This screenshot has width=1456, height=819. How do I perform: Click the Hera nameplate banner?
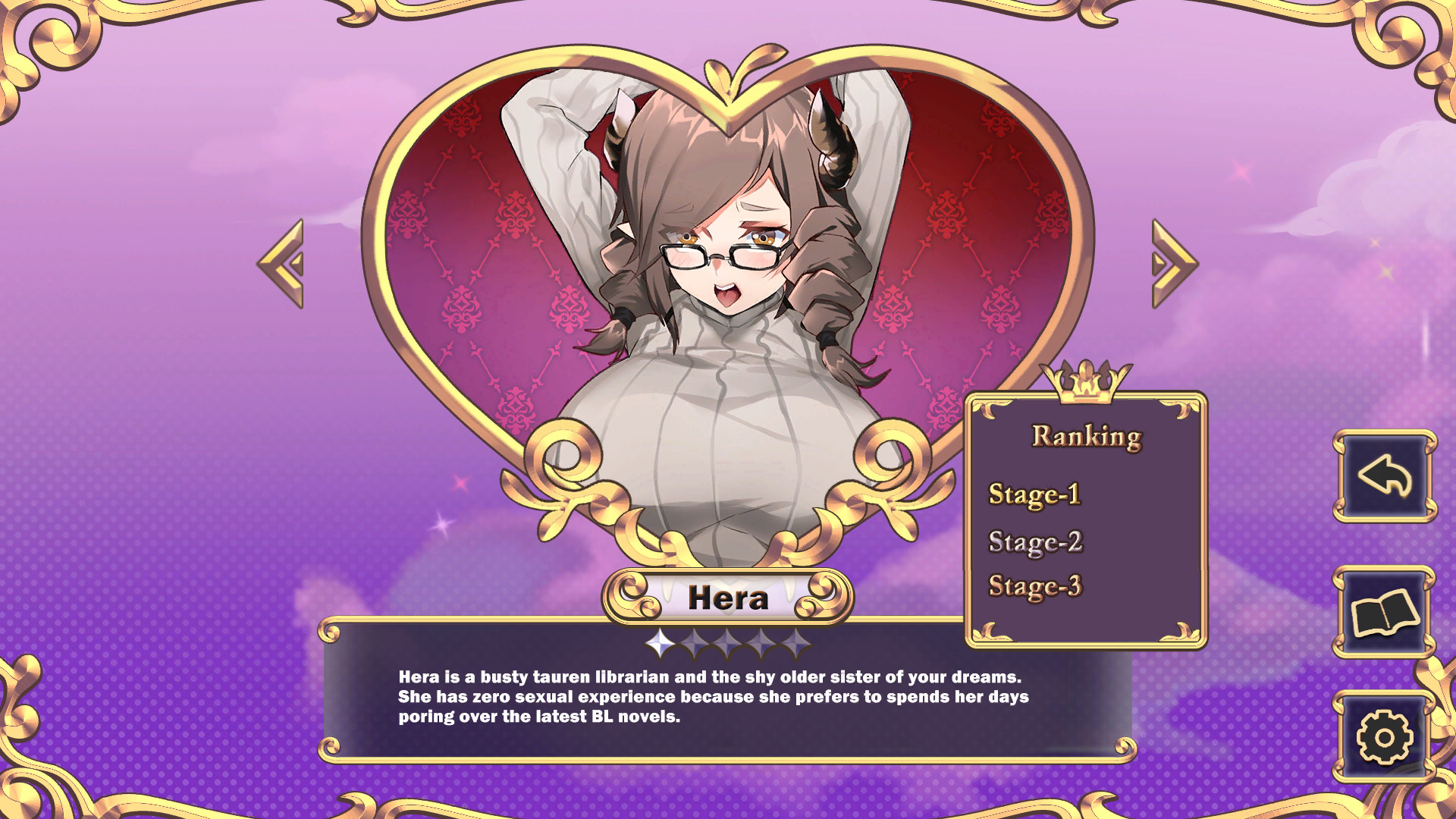pos(728,598)
